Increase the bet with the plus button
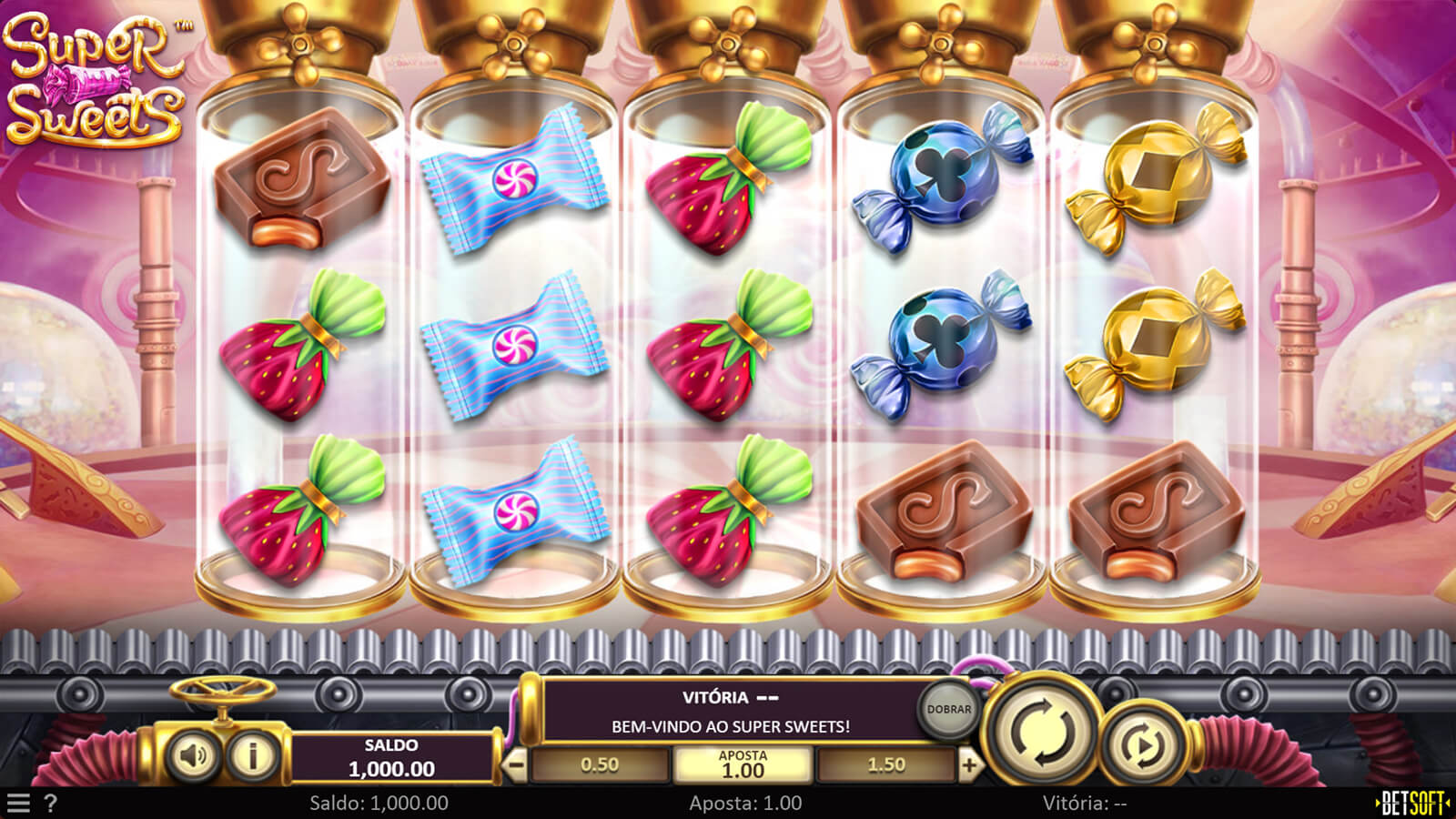 pyautogui.click(x=969, y=765)
